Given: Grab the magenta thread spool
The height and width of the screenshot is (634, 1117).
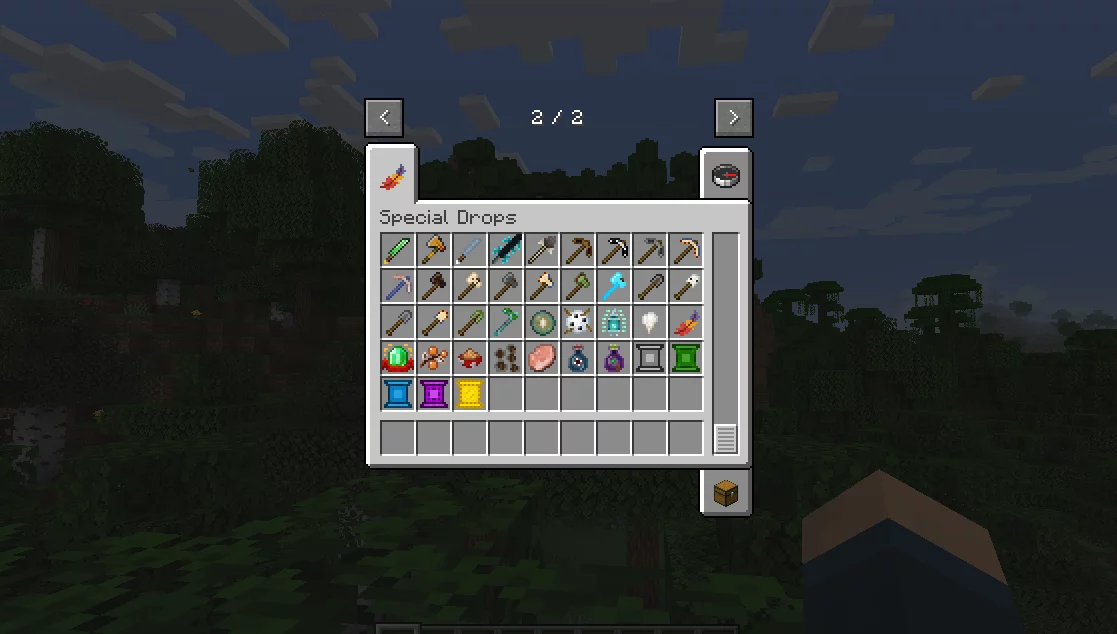Looking at the screenshot, I should [434, 394].
